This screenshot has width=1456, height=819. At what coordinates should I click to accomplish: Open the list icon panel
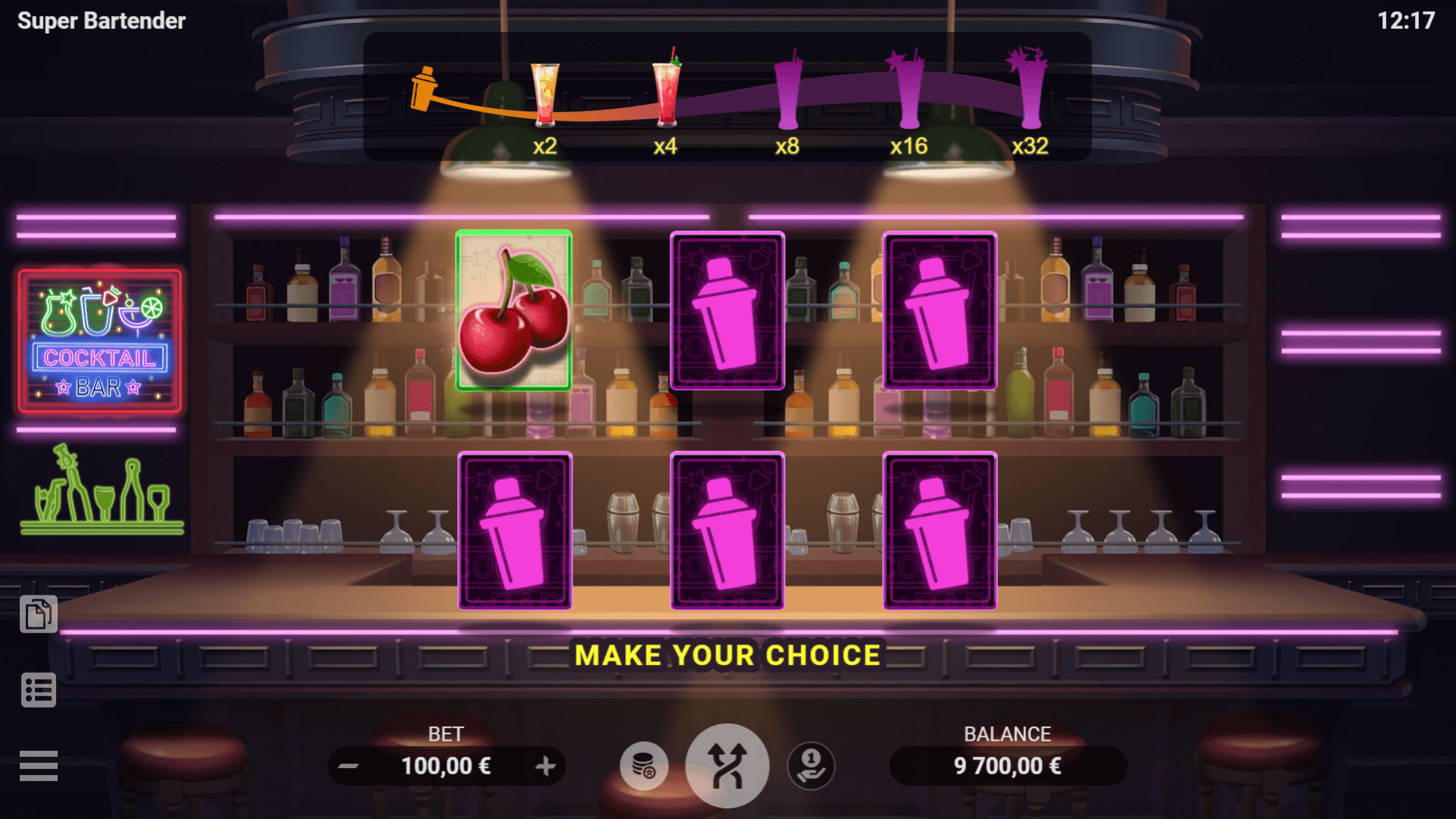tap(39, 690)
